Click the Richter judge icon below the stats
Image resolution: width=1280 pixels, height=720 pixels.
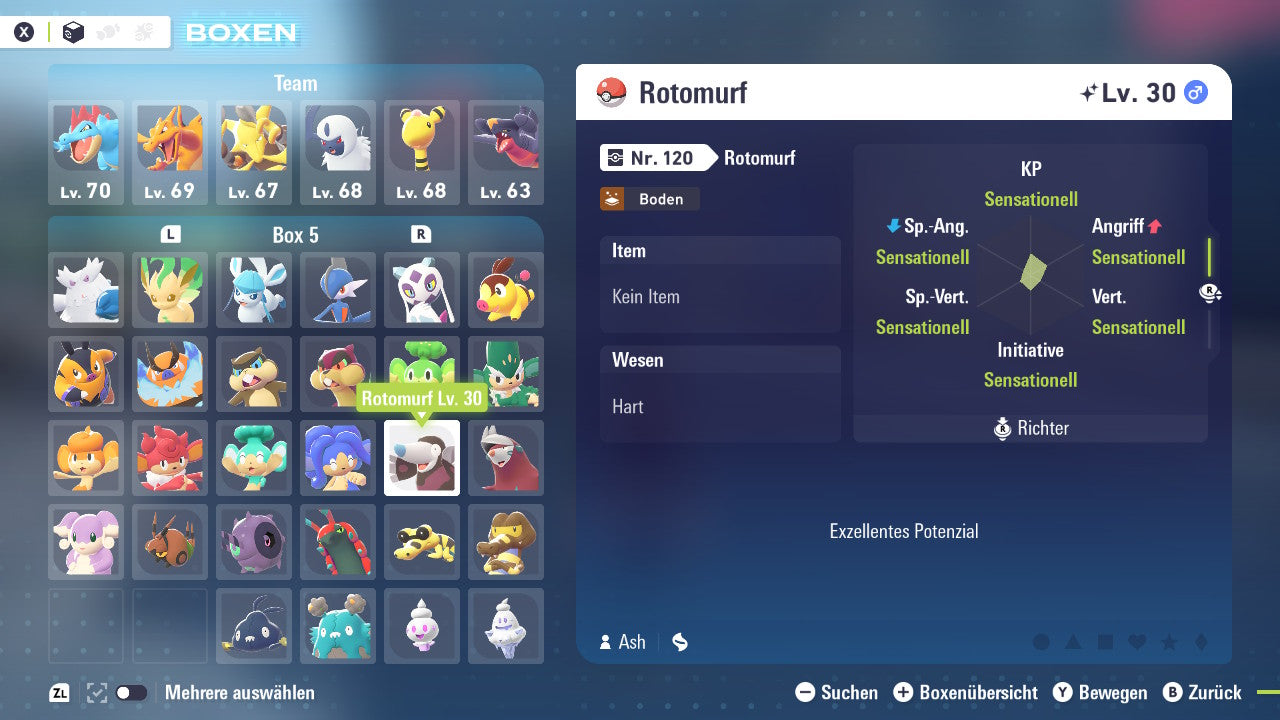(x=1004, y=428)
